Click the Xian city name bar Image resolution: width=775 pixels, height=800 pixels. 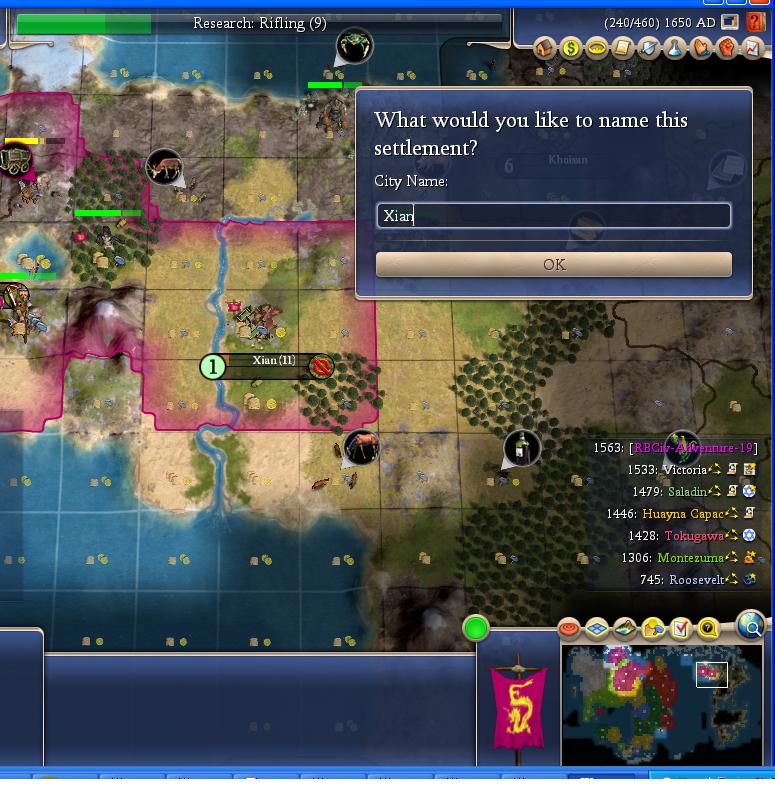click(273, 361)
